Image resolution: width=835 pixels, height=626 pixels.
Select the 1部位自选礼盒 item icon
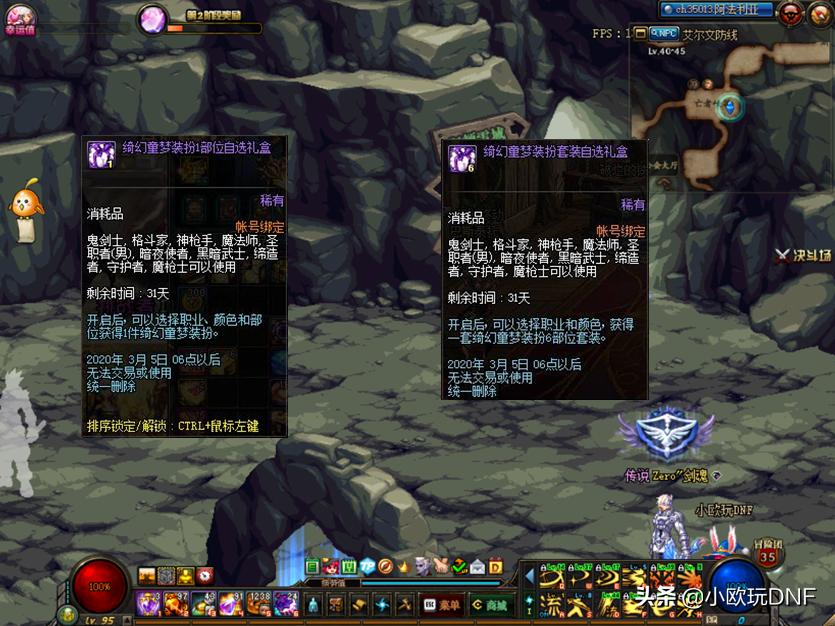click(100, 154)
